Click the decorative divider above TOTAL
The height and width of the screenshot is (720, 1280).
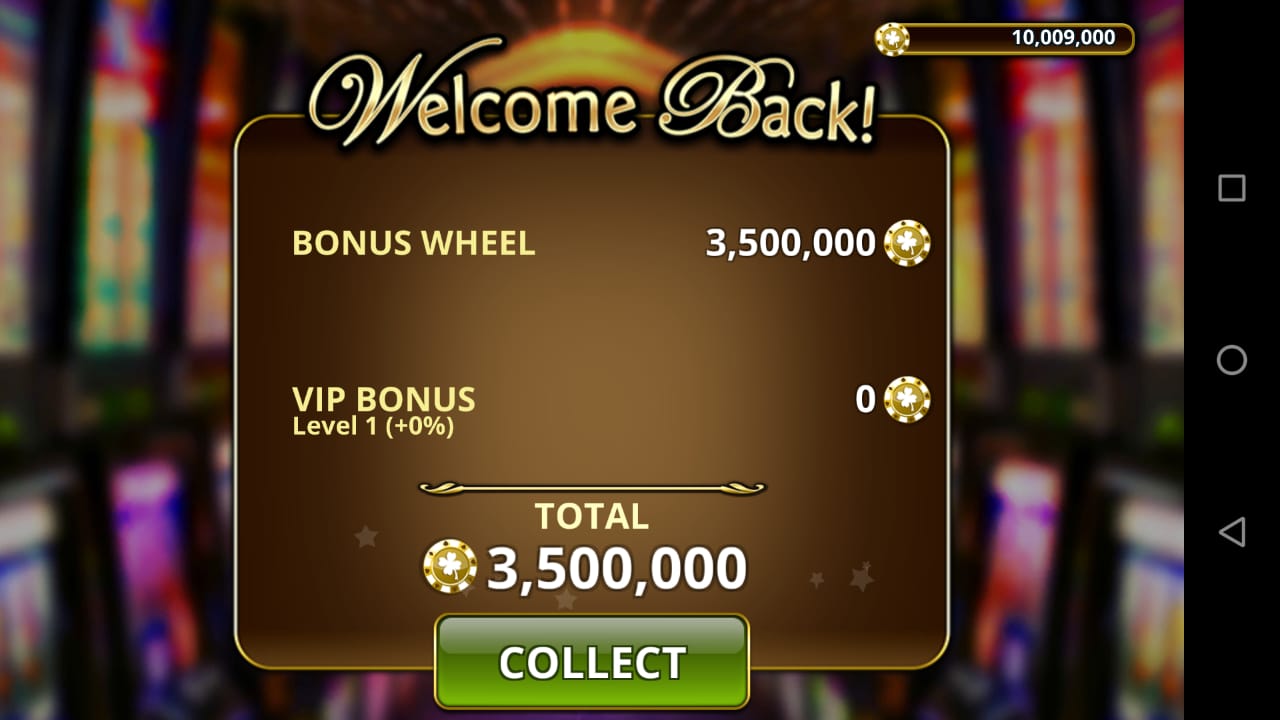[x=590, y=486]
